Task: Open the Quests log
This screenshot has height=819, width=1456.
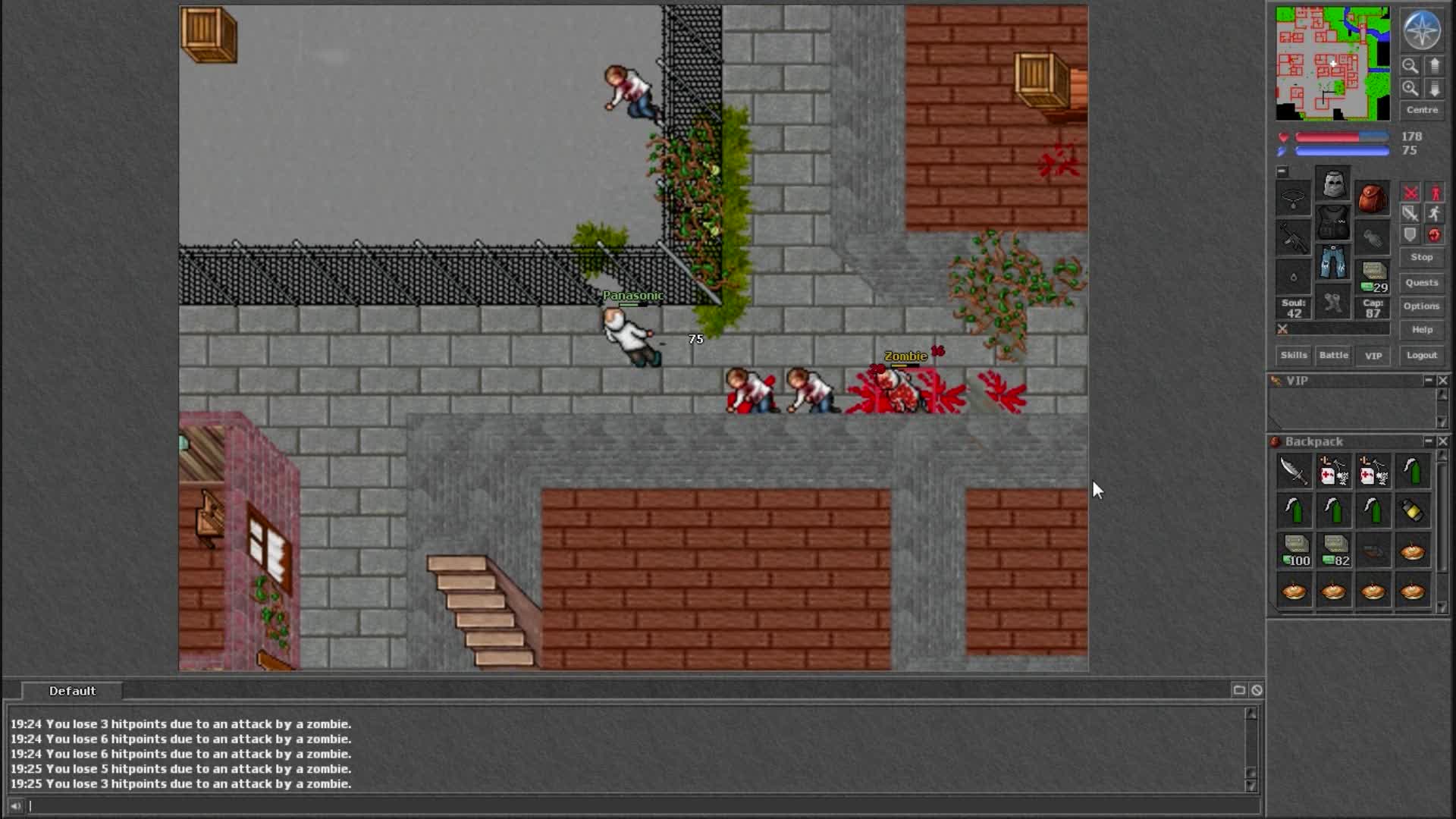Action: coord(1421,283)
